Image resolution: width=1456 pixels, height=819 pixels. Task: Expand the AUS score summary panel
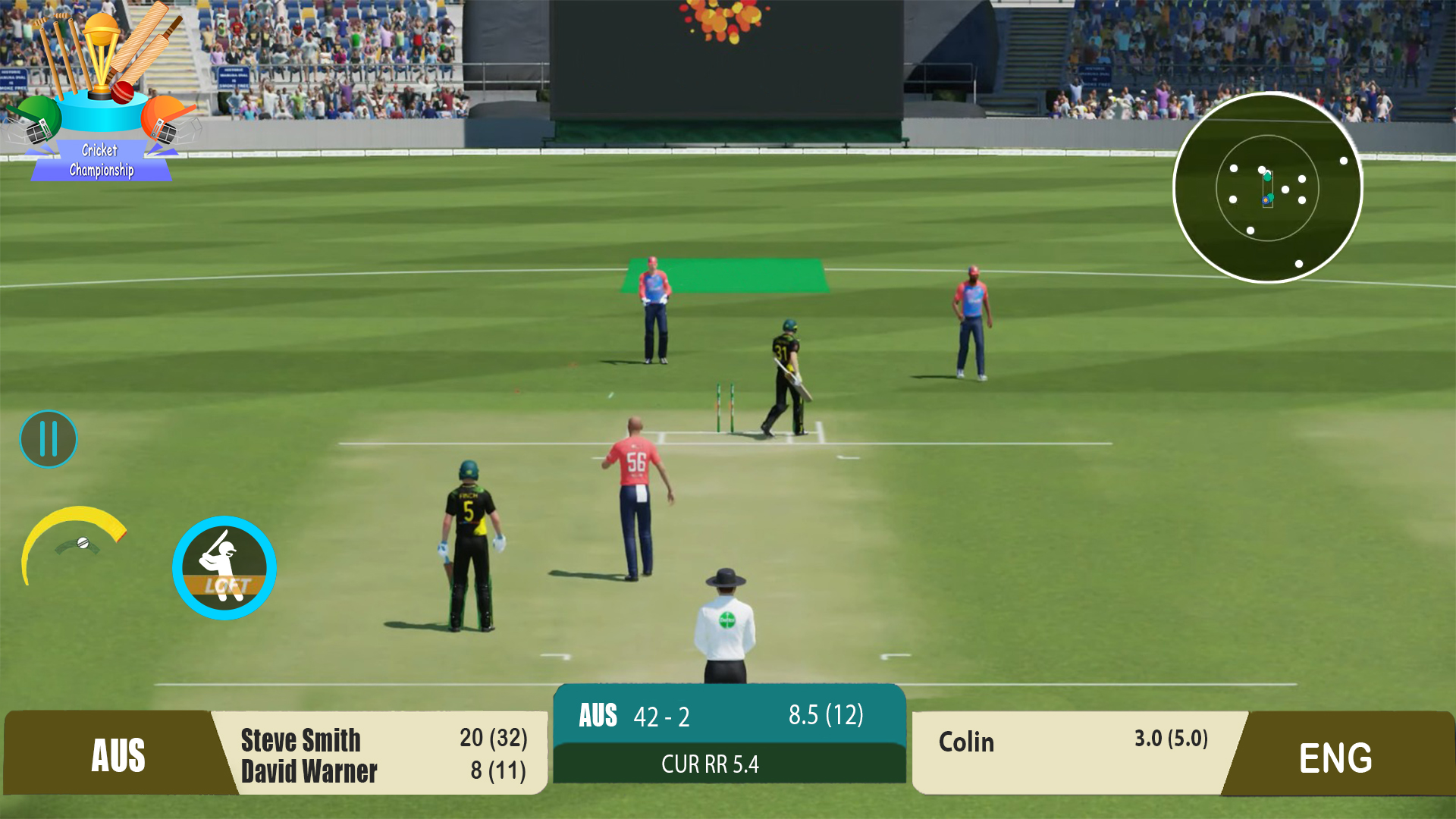[x=730, y=714]
